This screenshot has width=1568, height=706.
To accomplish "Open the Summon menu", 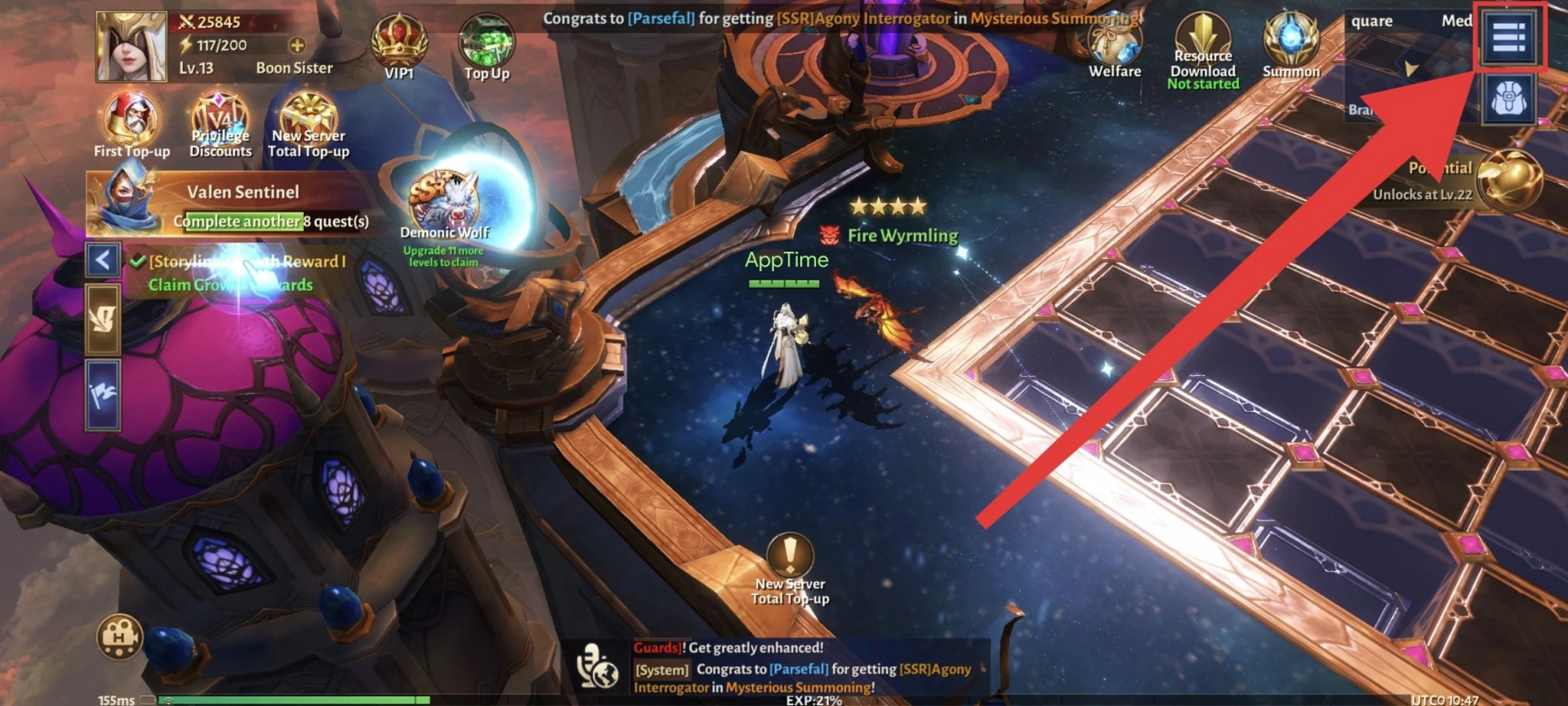I will 1291,44.
